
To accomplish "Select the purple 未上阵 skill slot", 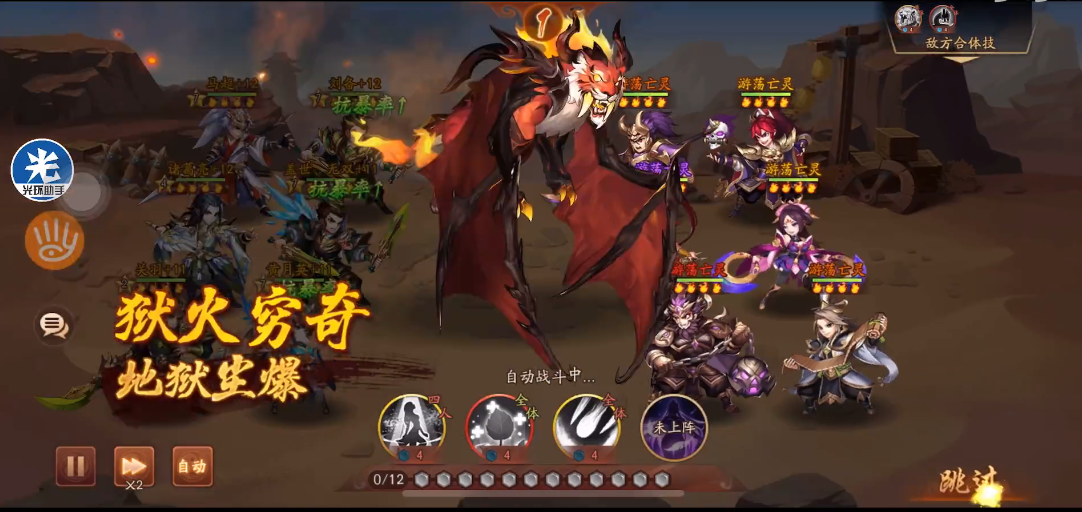I will (673, 427).
